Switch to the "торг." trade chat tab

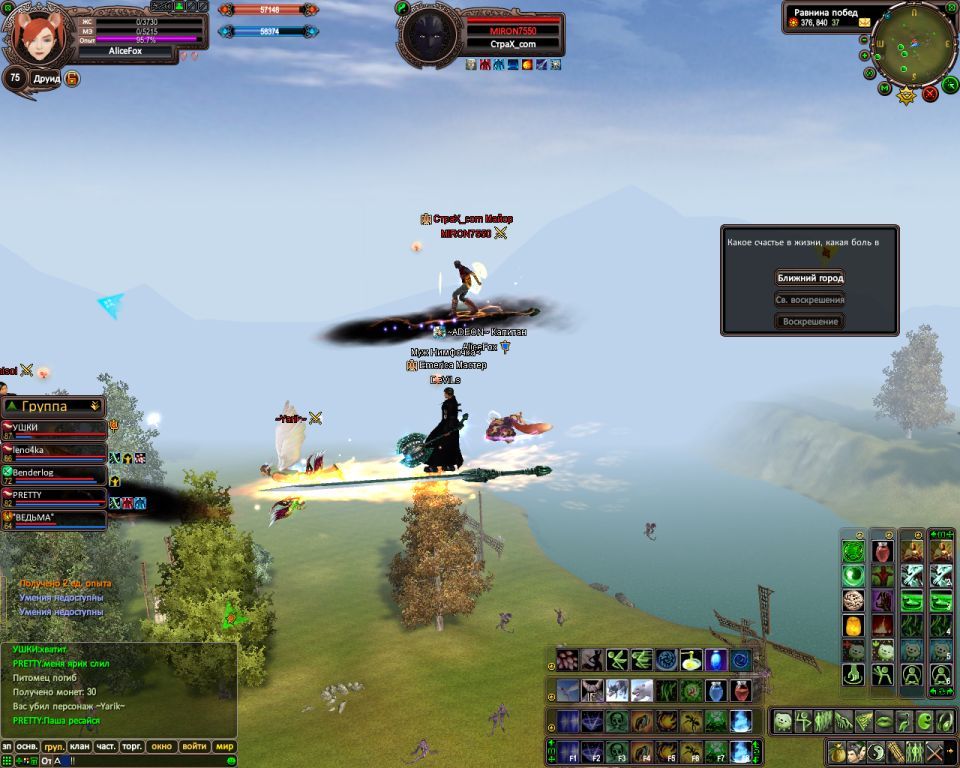132,747
